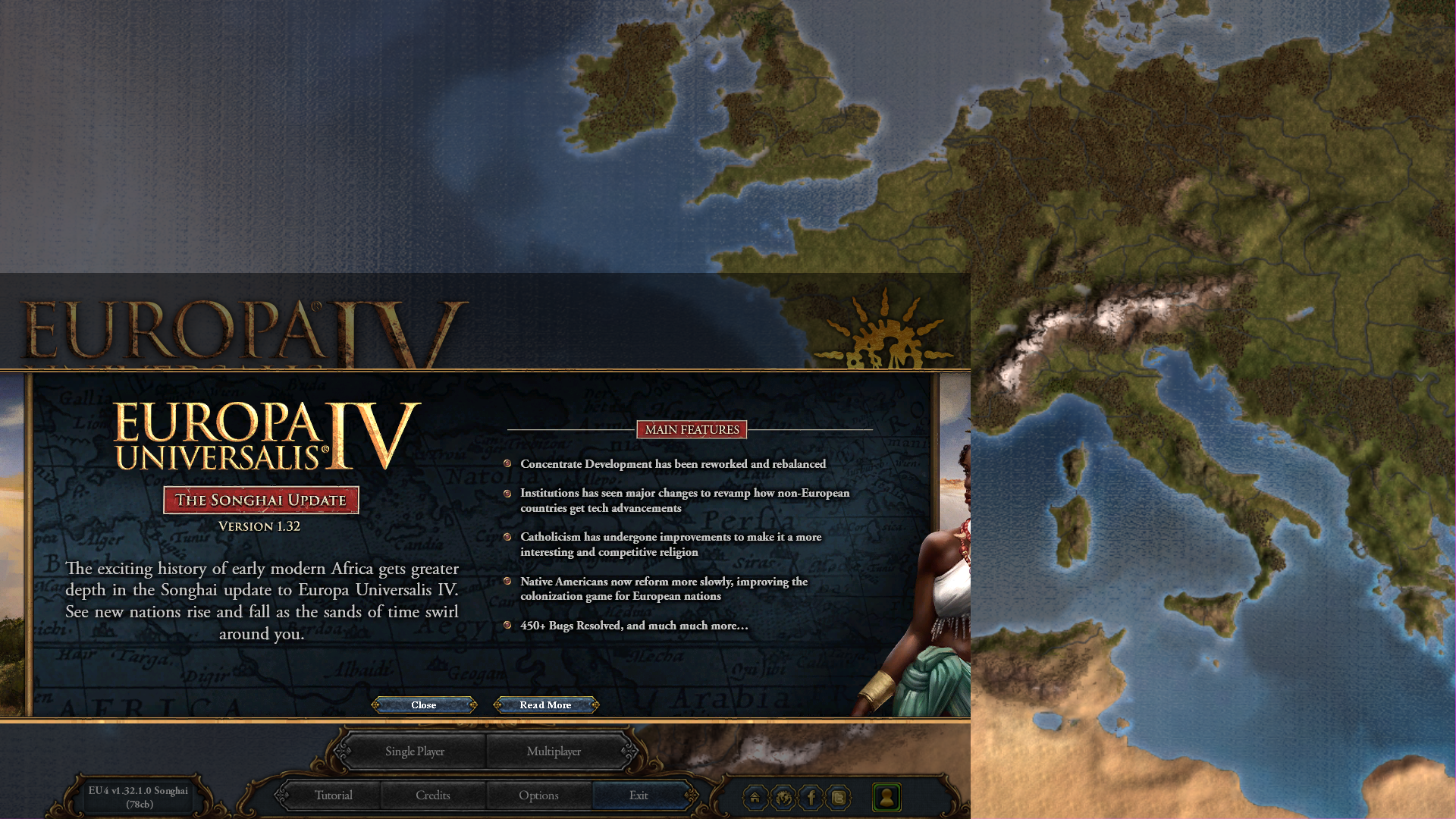The width and height of the screenshot is (1456, 819).
Task: Start Single Player mode
Action: 414,751
